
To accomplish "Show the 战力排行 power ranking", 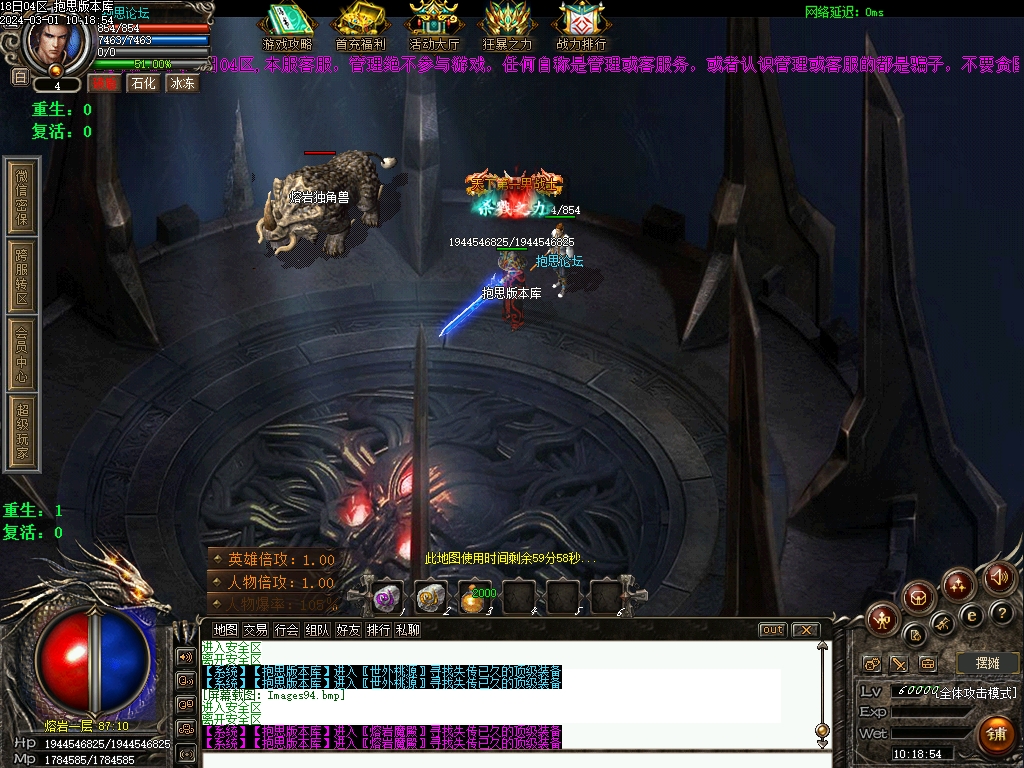I will coord(581,25).
